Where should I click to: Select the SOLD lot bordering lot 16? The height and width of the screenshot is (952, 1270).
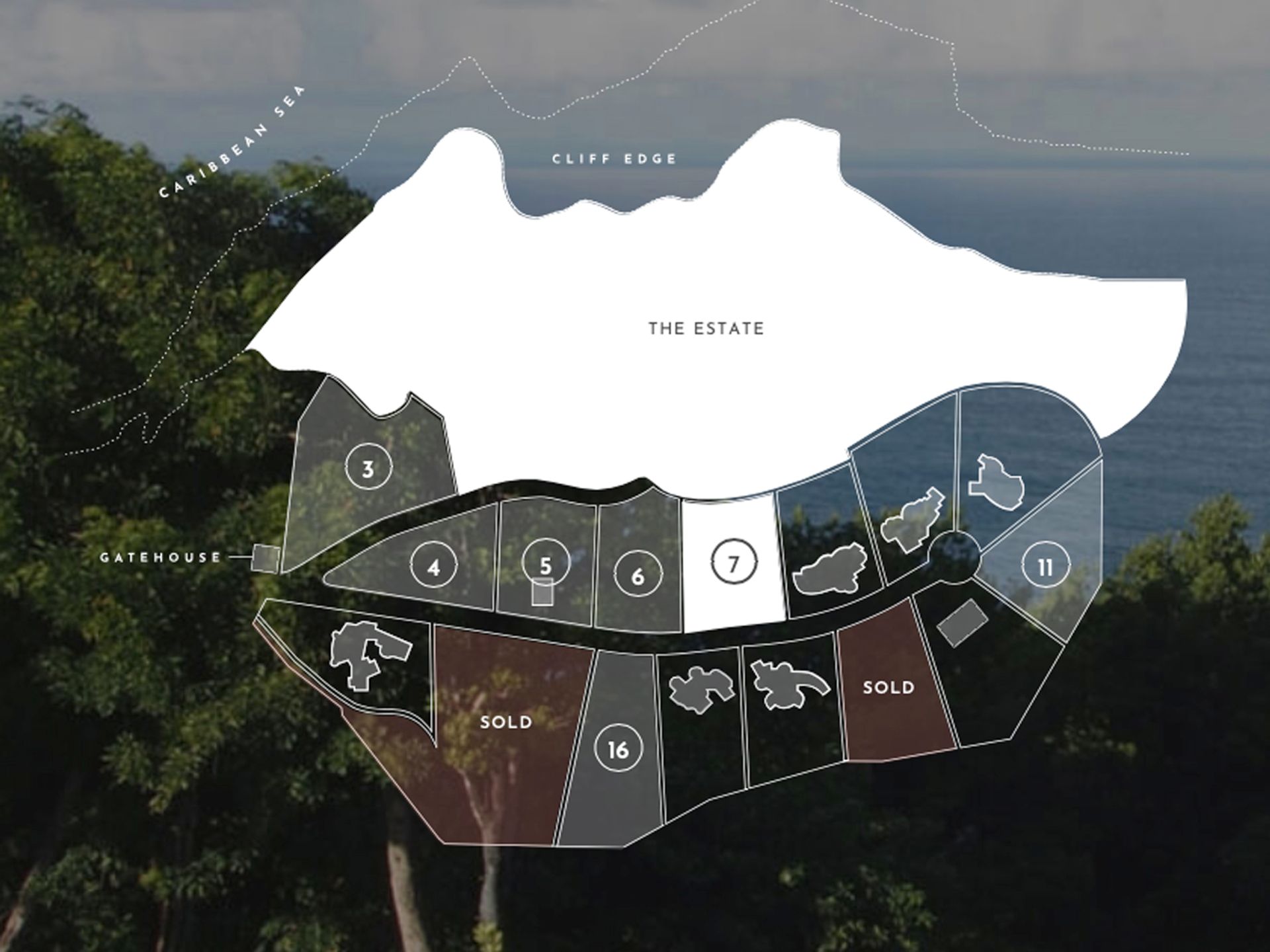[506, 721]
